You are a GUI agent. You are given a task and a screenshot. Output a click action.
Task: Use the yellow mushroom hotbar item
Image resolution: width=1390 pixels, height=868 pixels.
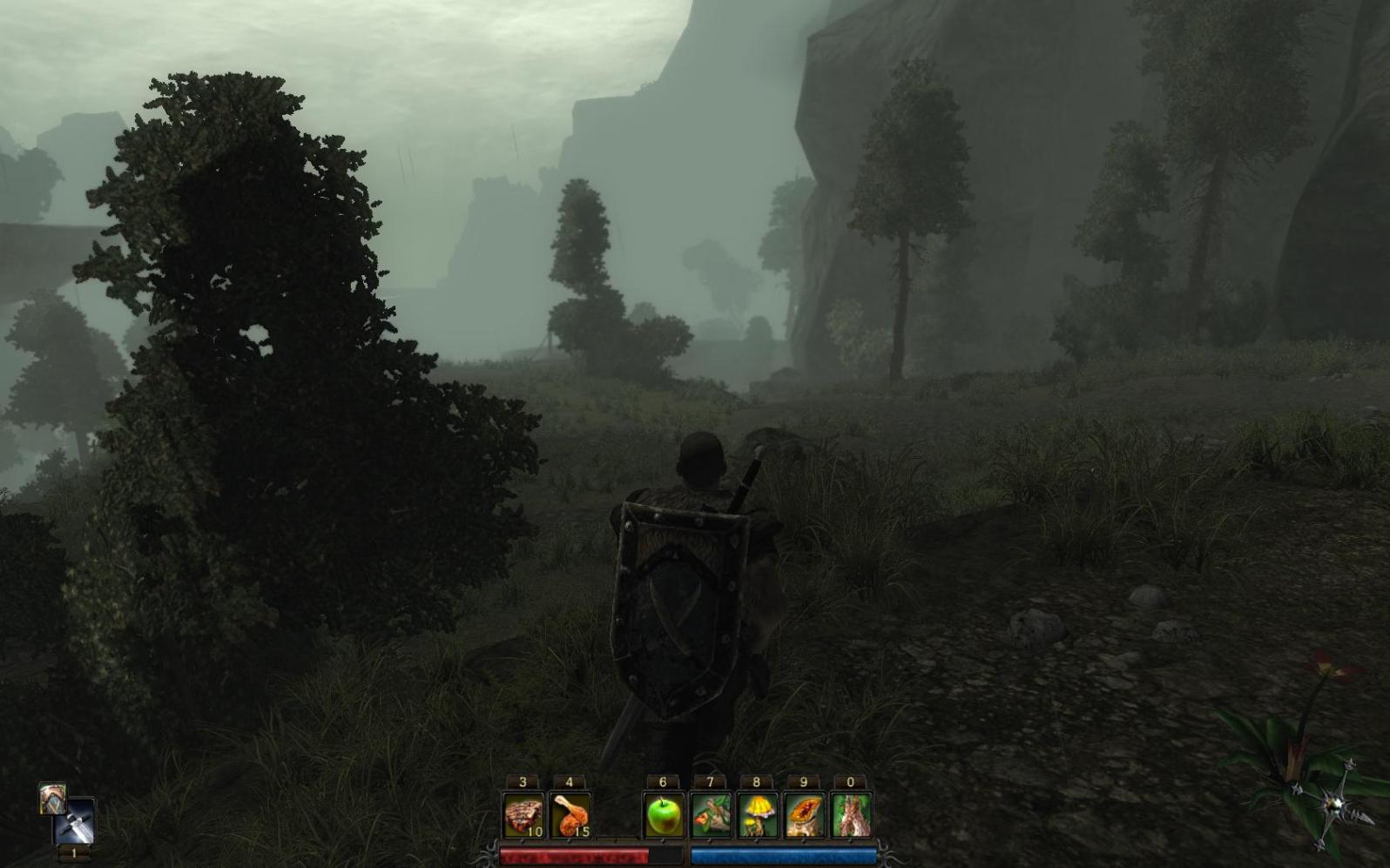point(757,816)
